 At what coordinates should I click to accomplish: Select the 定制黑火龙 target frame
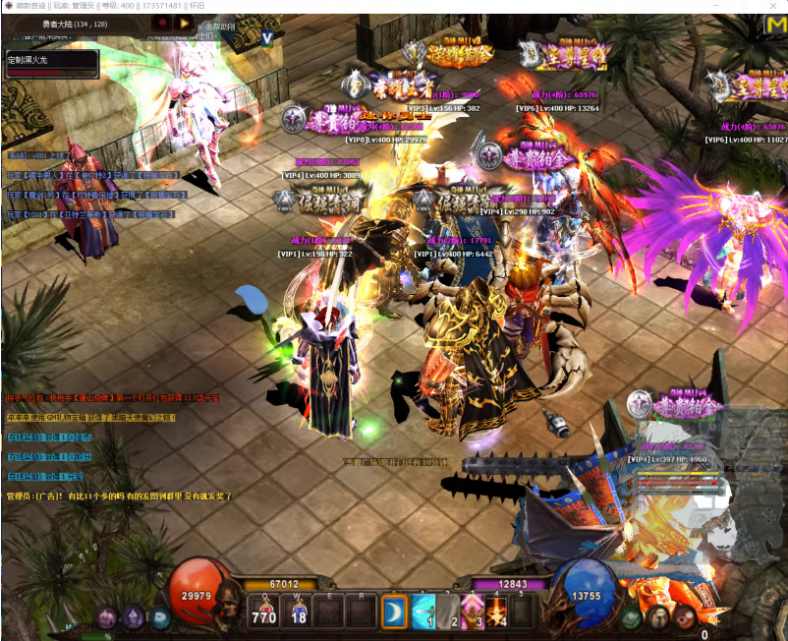tap(51, 62)
